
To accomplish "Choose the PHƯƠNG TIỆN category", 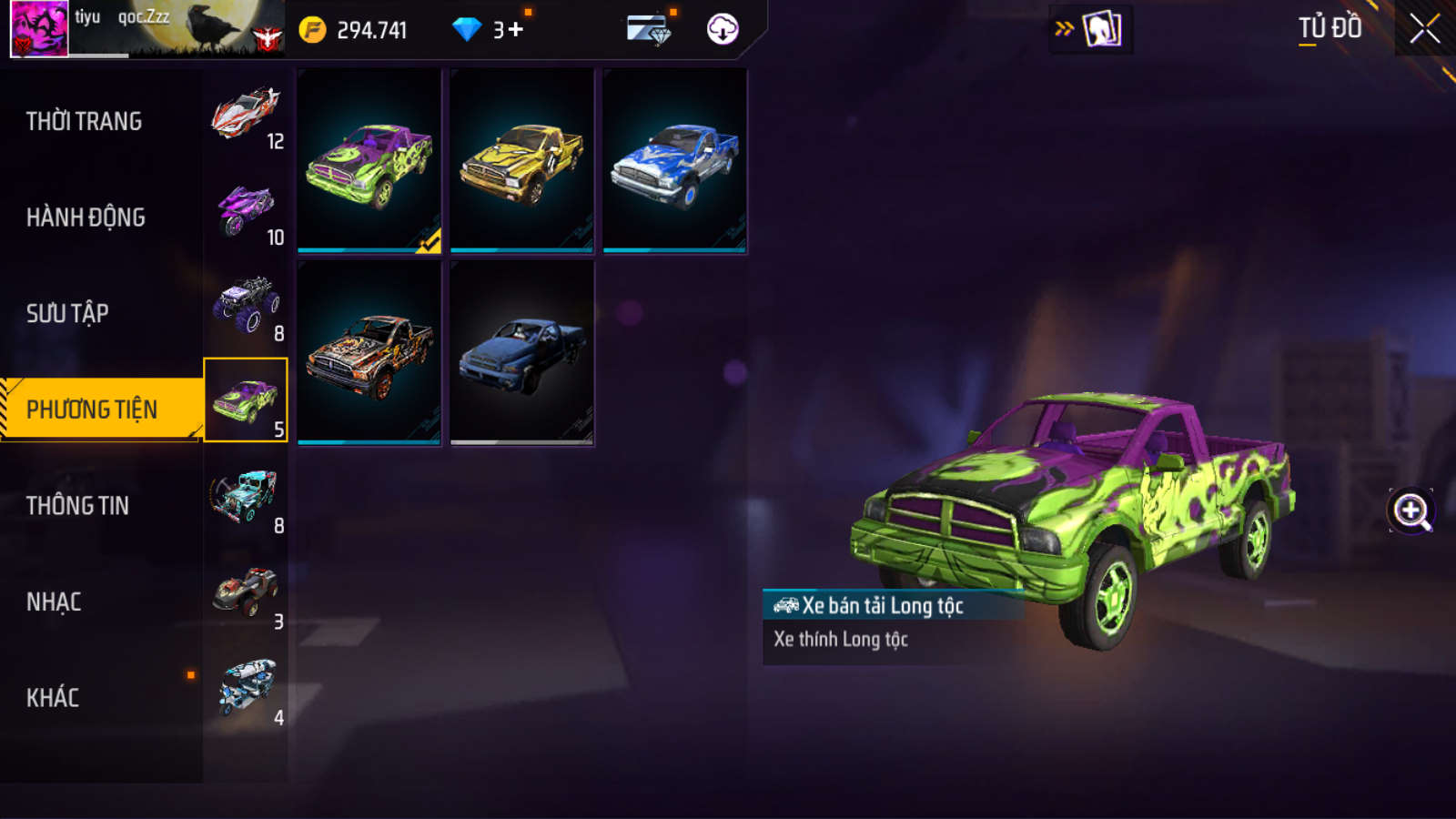I will click(92, 409).
